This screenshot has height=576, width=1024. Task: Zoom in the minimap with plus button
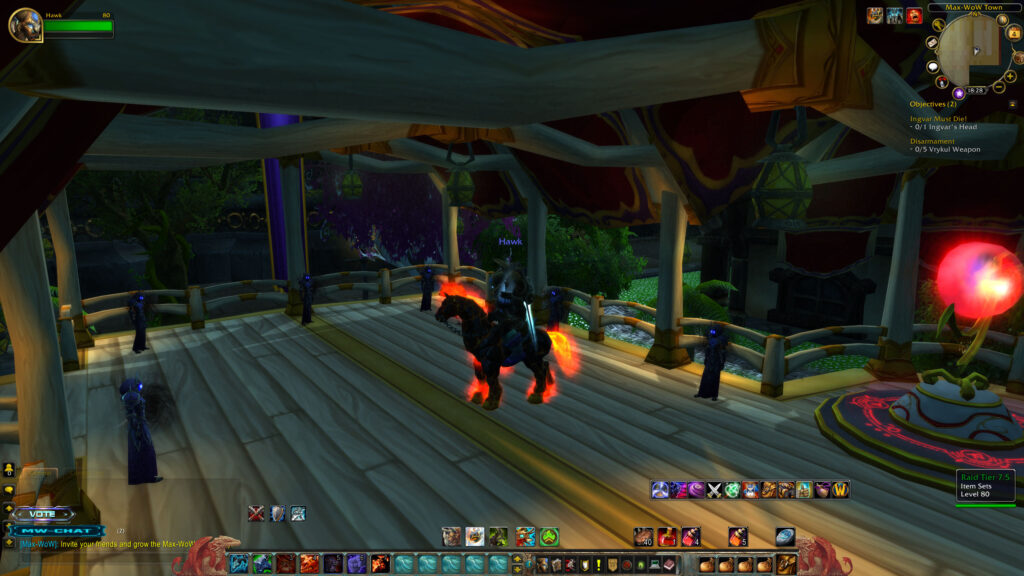pyautogui.click(x=1010, y=77)
